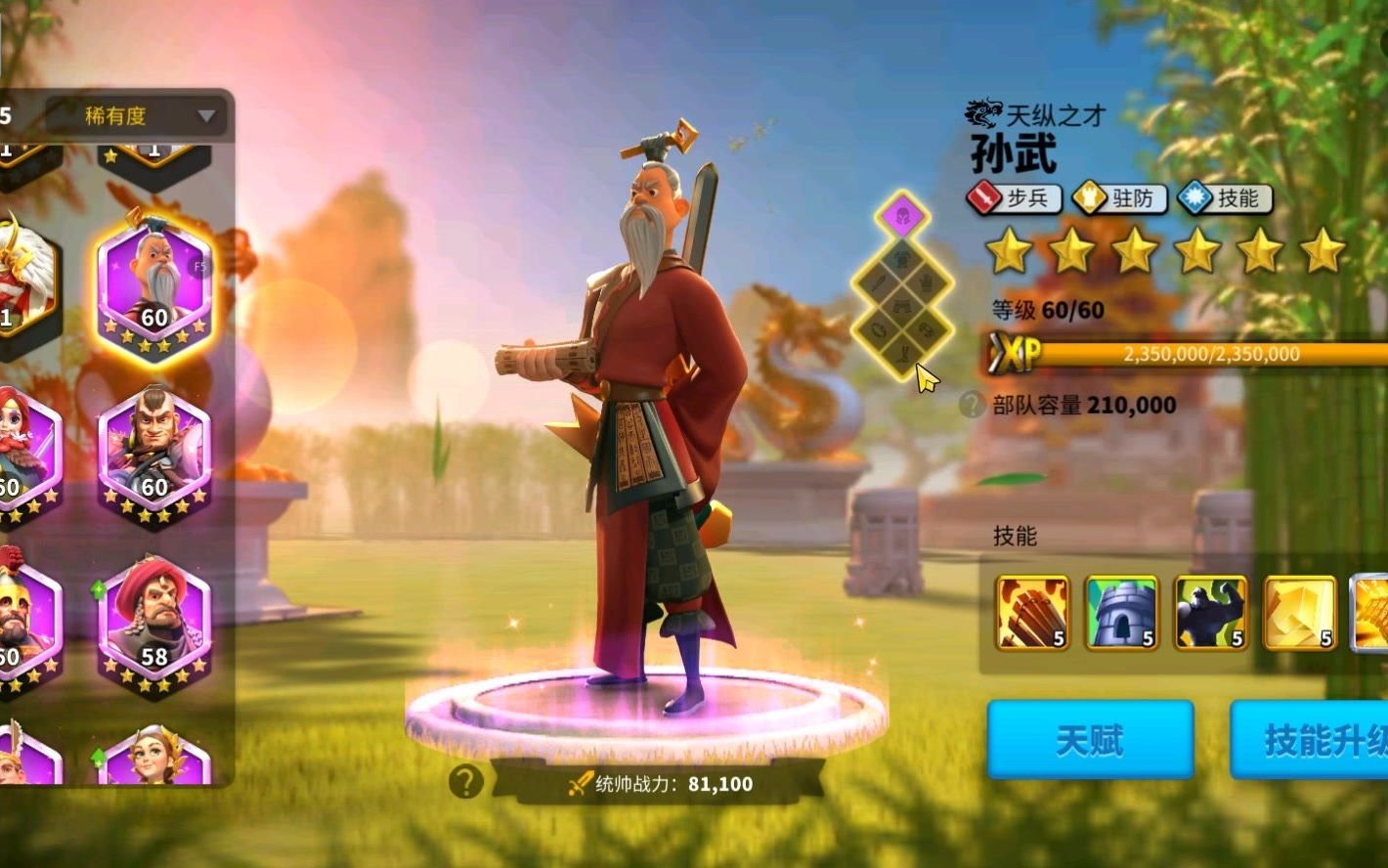Viewport: 1388px width, 868px height.
Task: Click the help icon beside 统帅战力
Action: click(x=466, y=780)
